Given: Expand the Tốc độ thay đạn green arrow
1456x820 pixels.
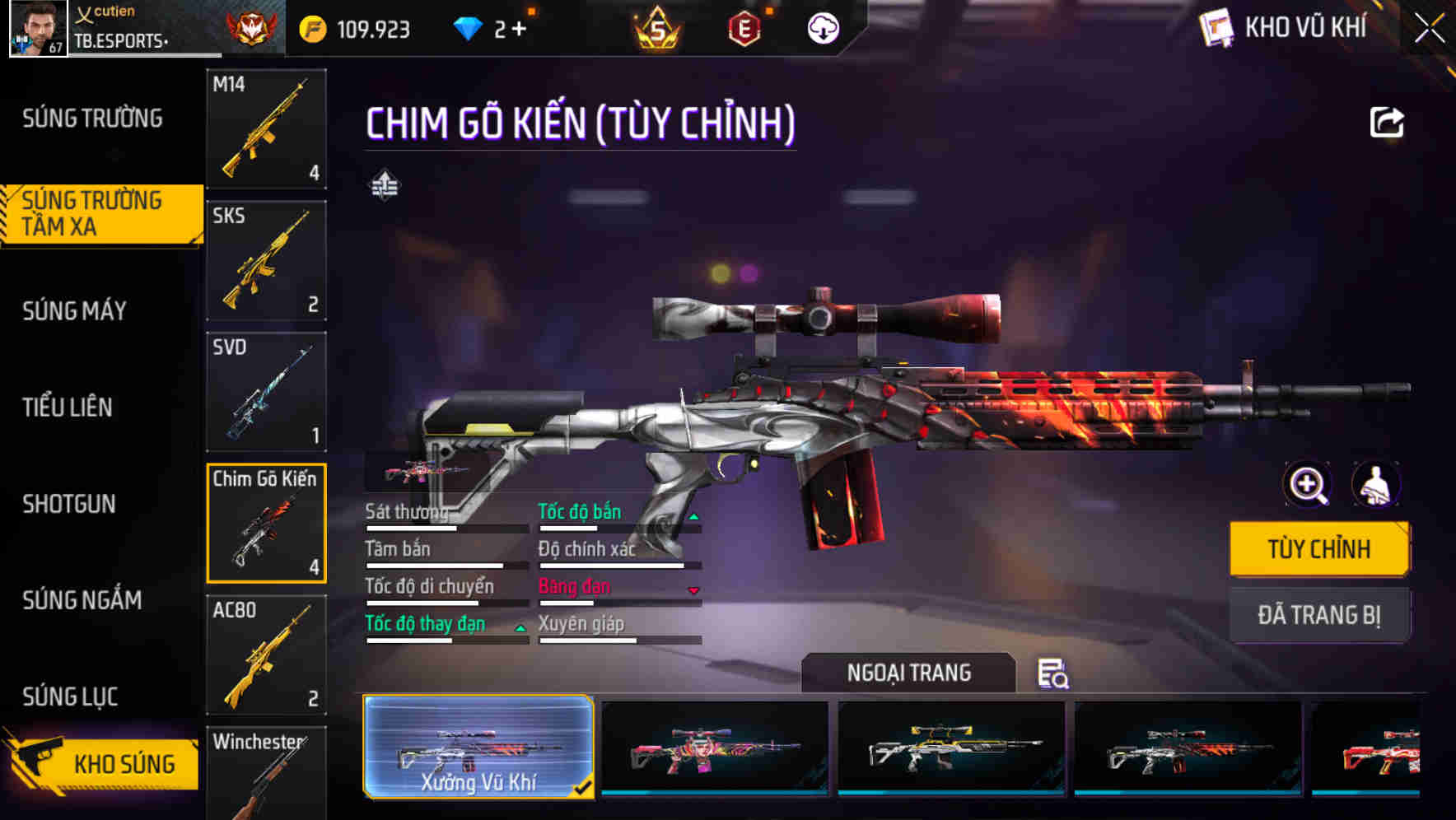Looking at the screenshot, I should point(520,627).
